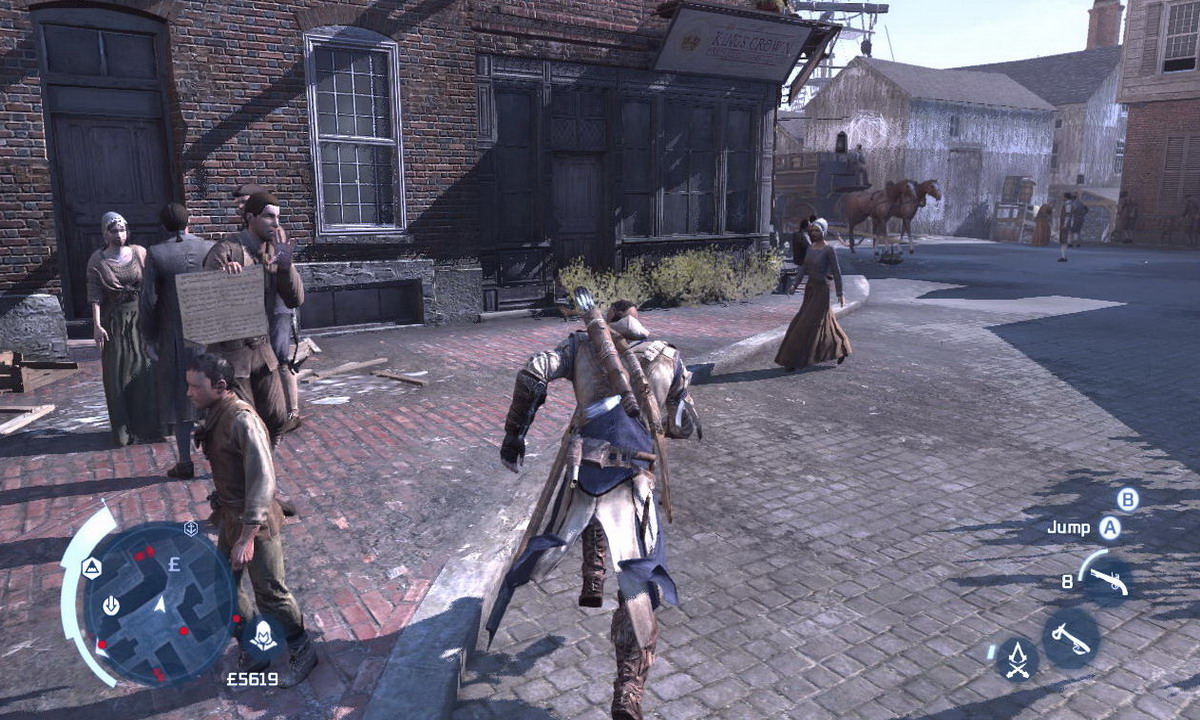Open the circular minimap
The height and width of the screenshot is (720, 1200).
(159, 603)
